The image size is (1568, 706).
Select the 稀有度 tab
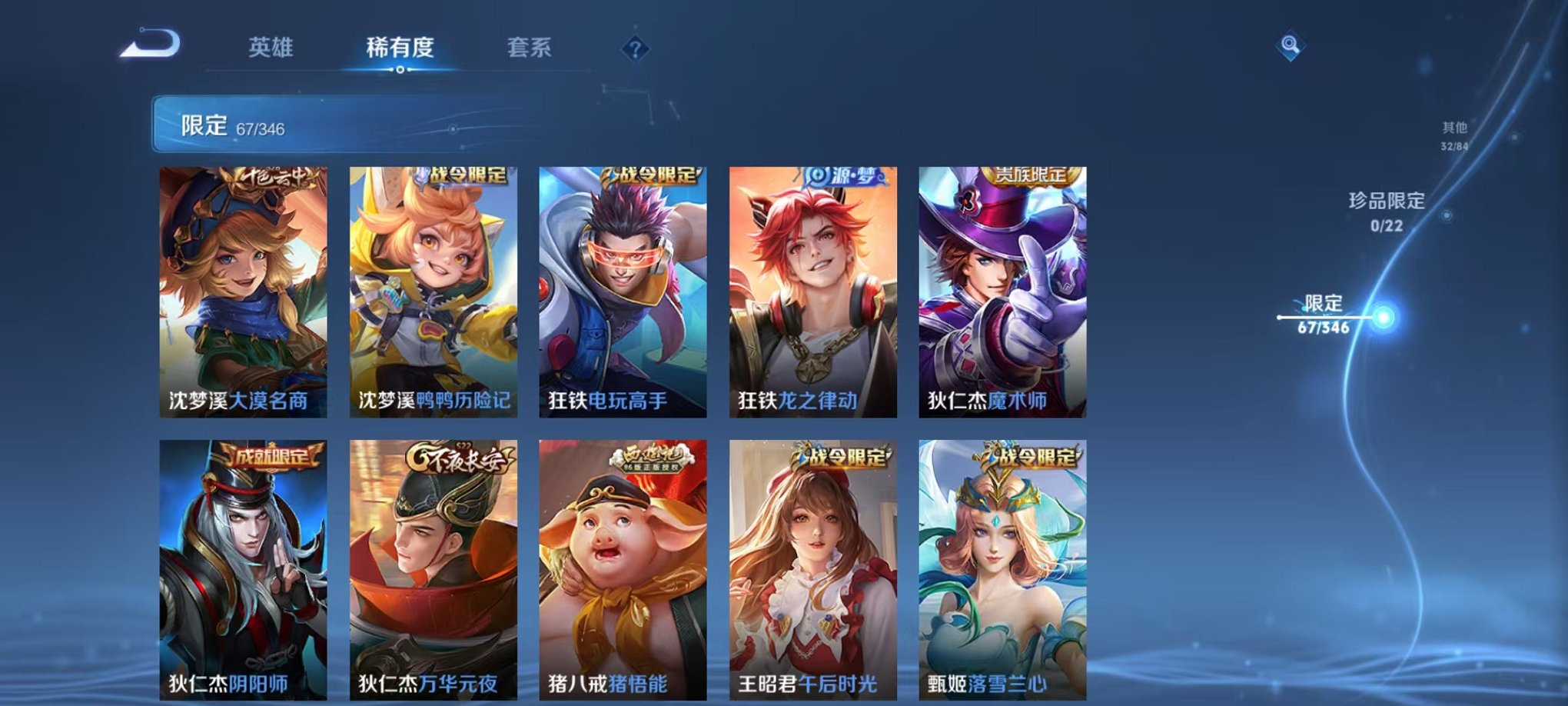click(400, 46)
